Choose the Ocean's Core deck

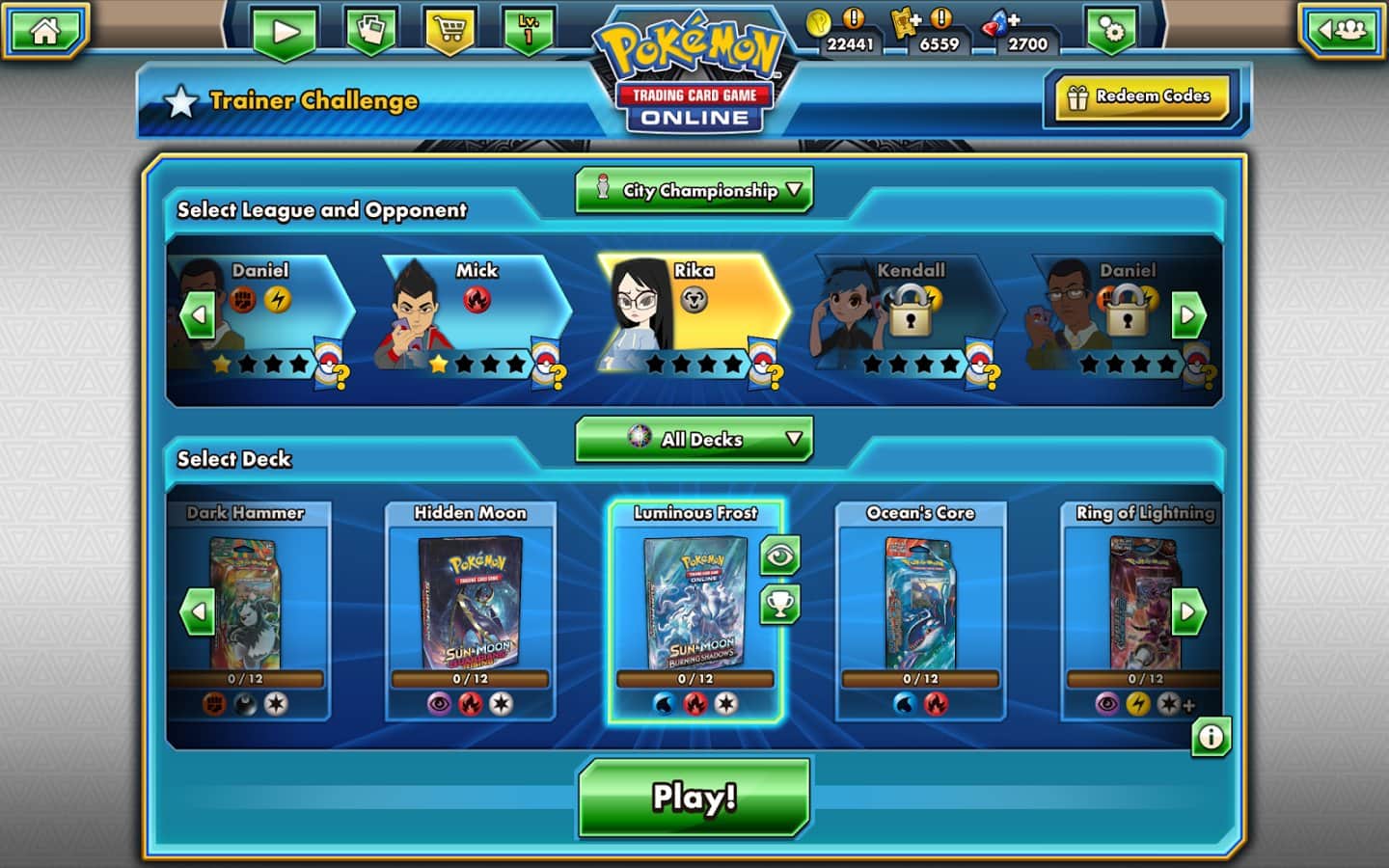pyautogui.click(x=920, y=610)
